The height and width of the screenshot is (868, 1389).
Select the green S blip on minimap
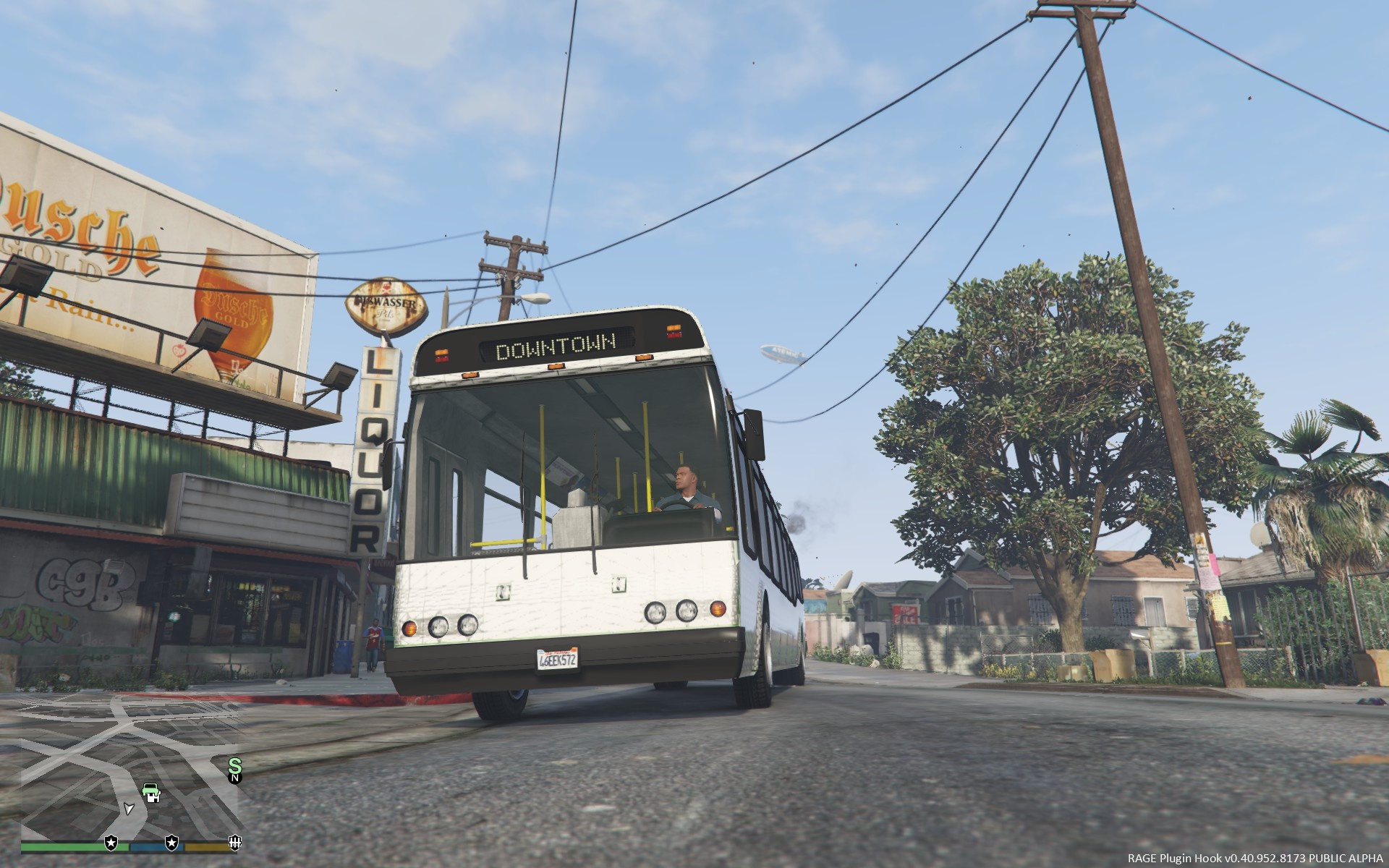[x=234, y=765]
